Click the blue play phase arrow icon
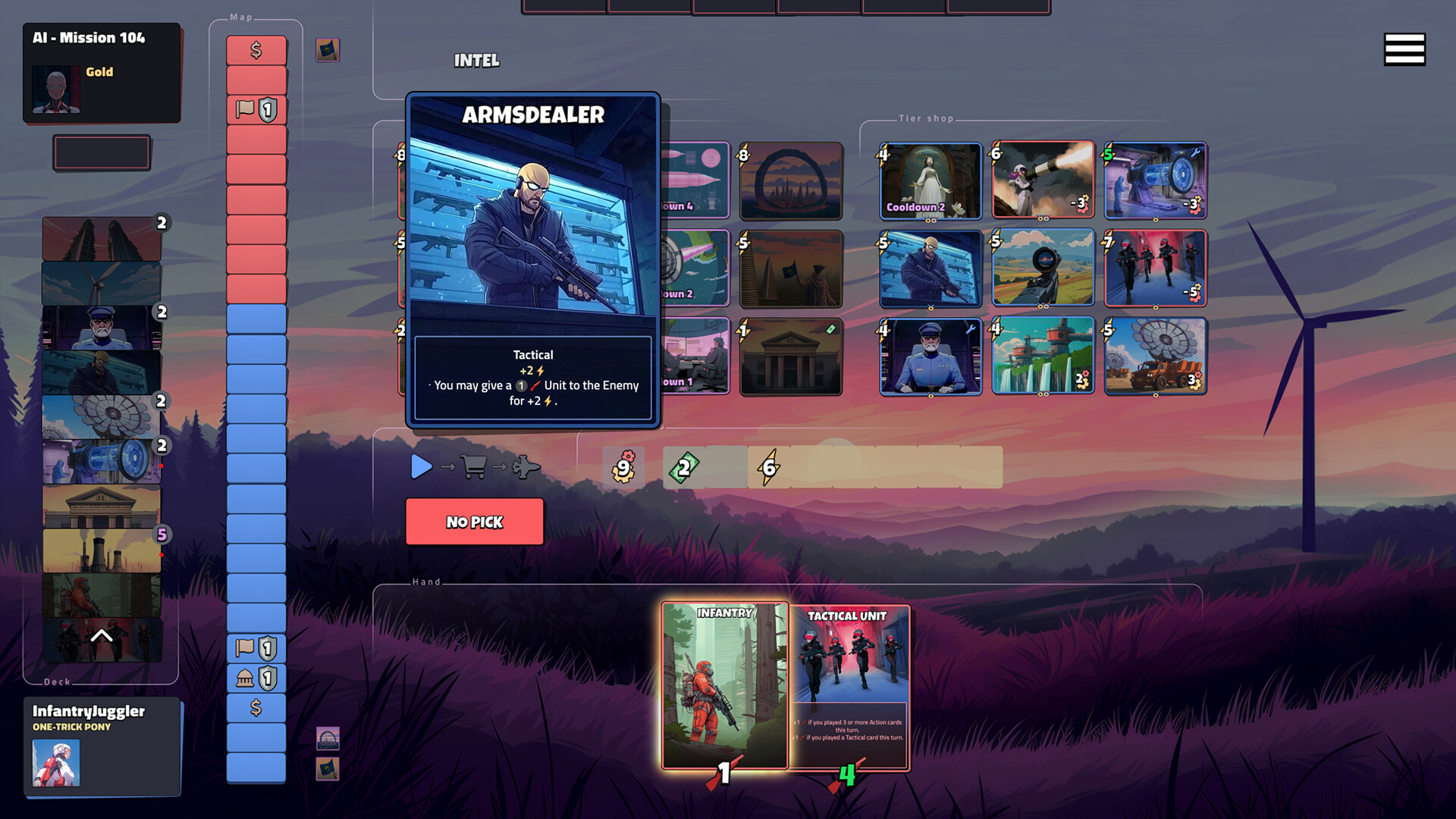This screenshot has width=1456, height=819. [x=422, y=468]
